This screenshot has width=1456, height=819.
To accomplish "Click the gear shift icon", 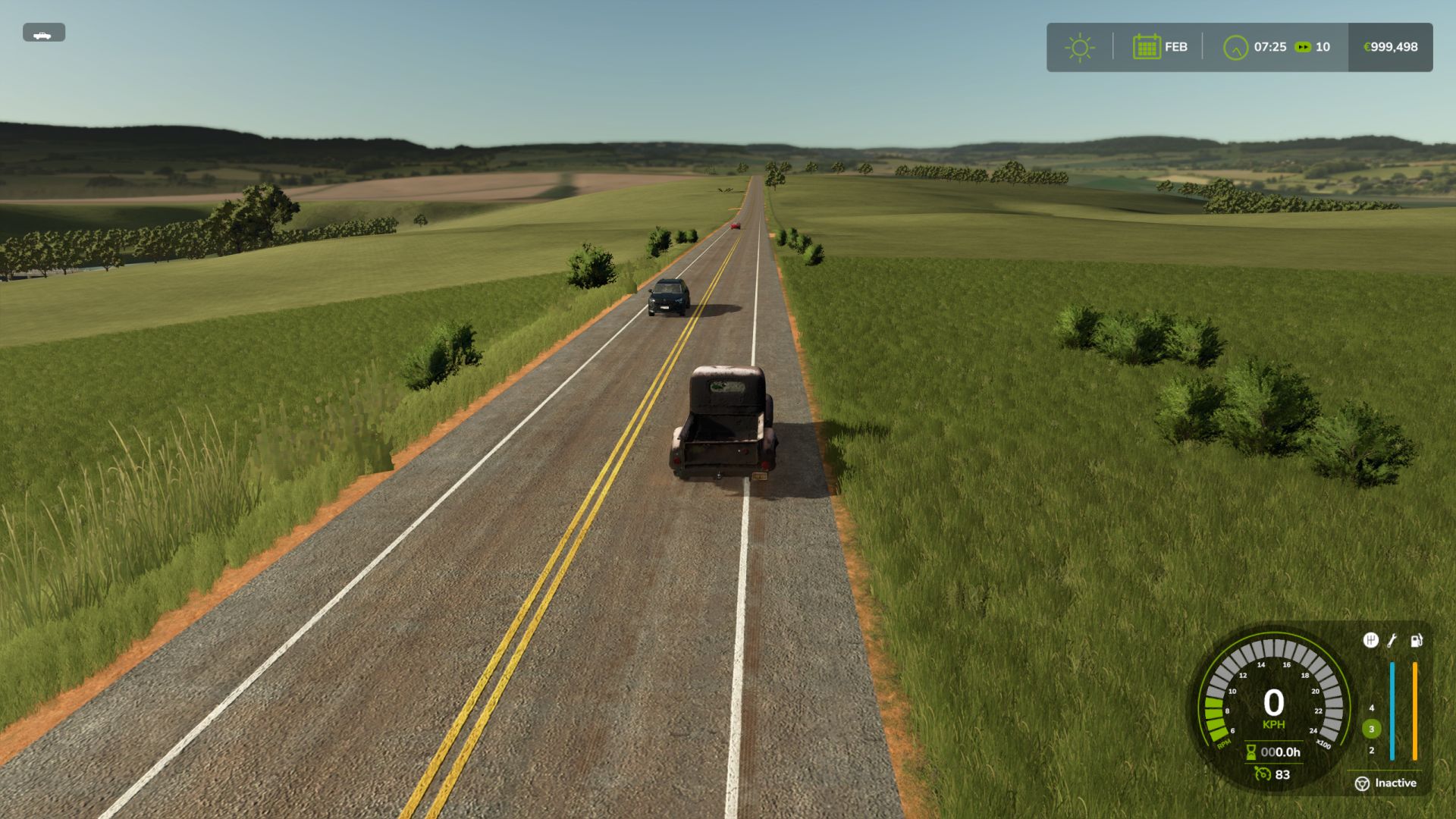I will (x=1370, y=641).
